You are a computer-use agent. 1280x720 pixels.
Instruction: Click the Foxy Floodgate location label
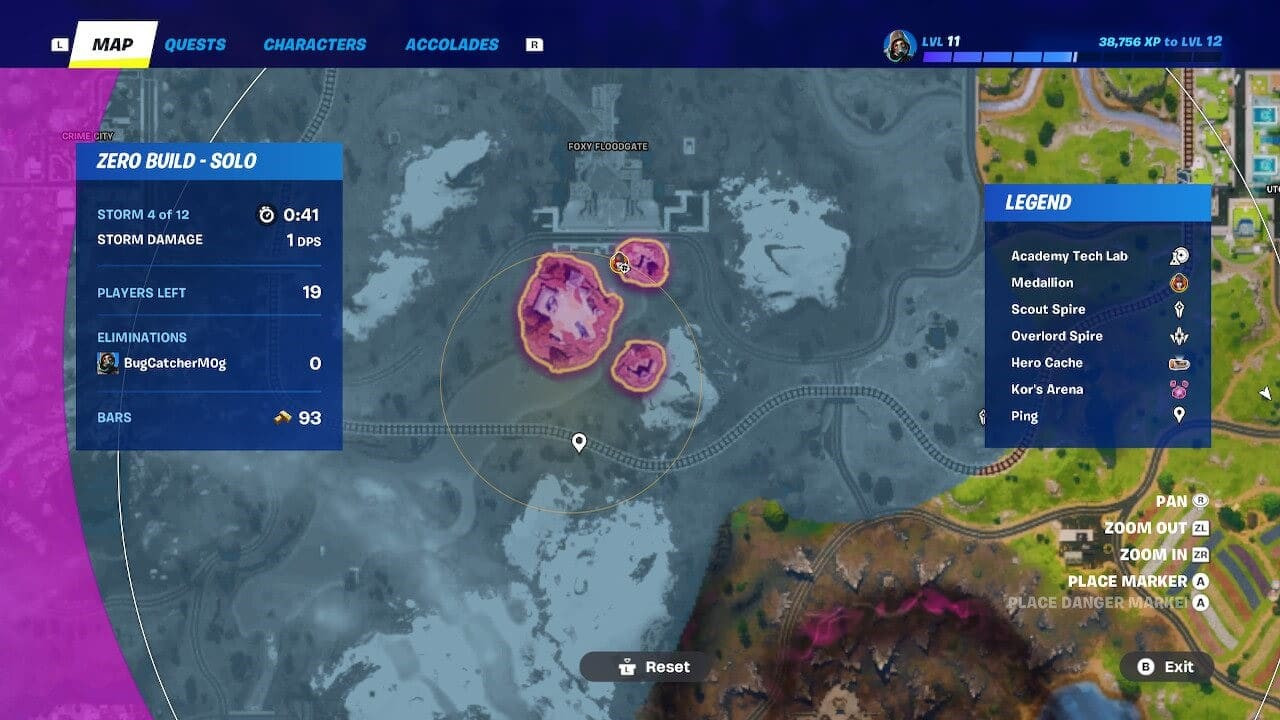tap(608, 147)
